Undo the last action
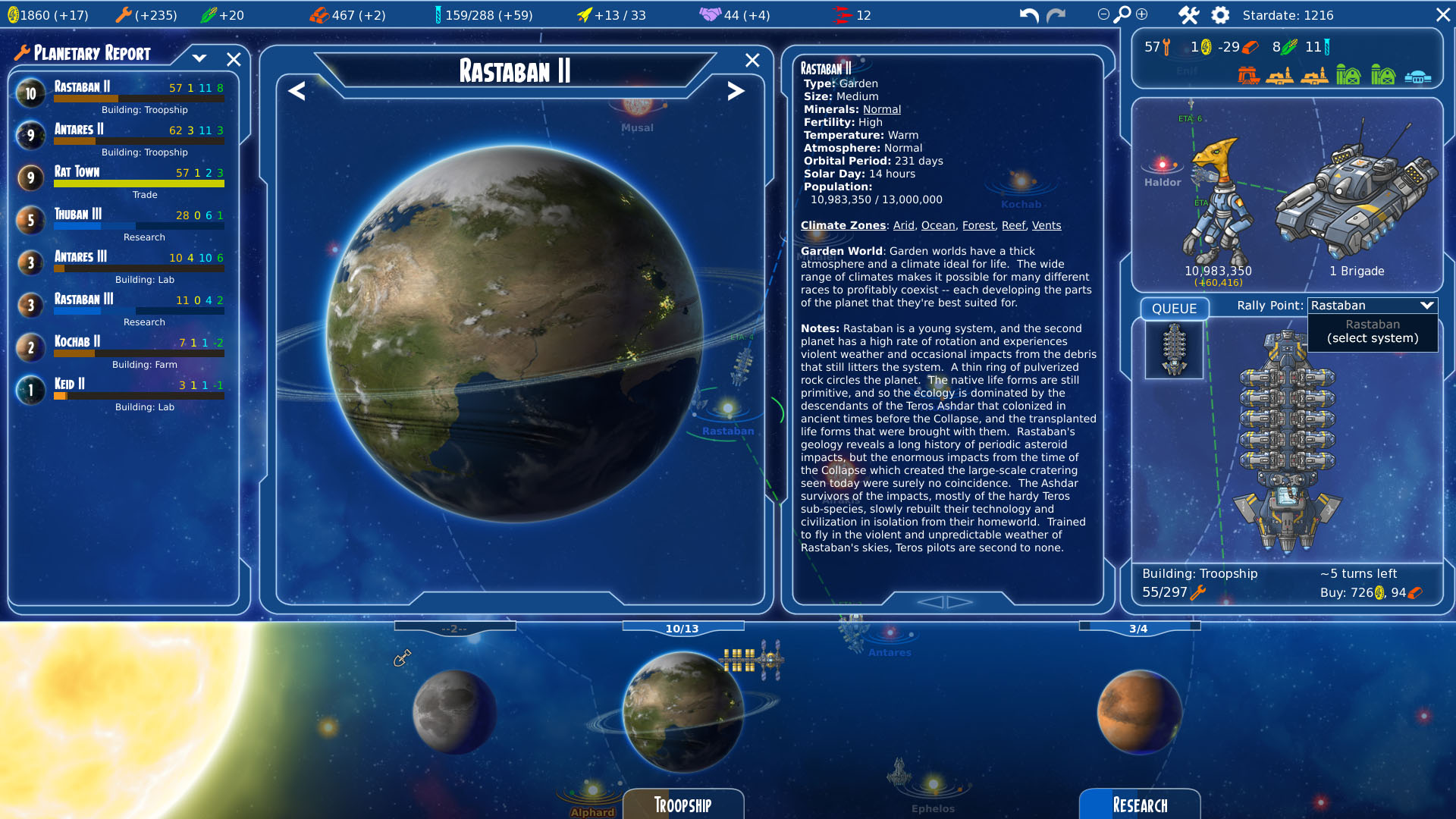 pos(1028,15)
